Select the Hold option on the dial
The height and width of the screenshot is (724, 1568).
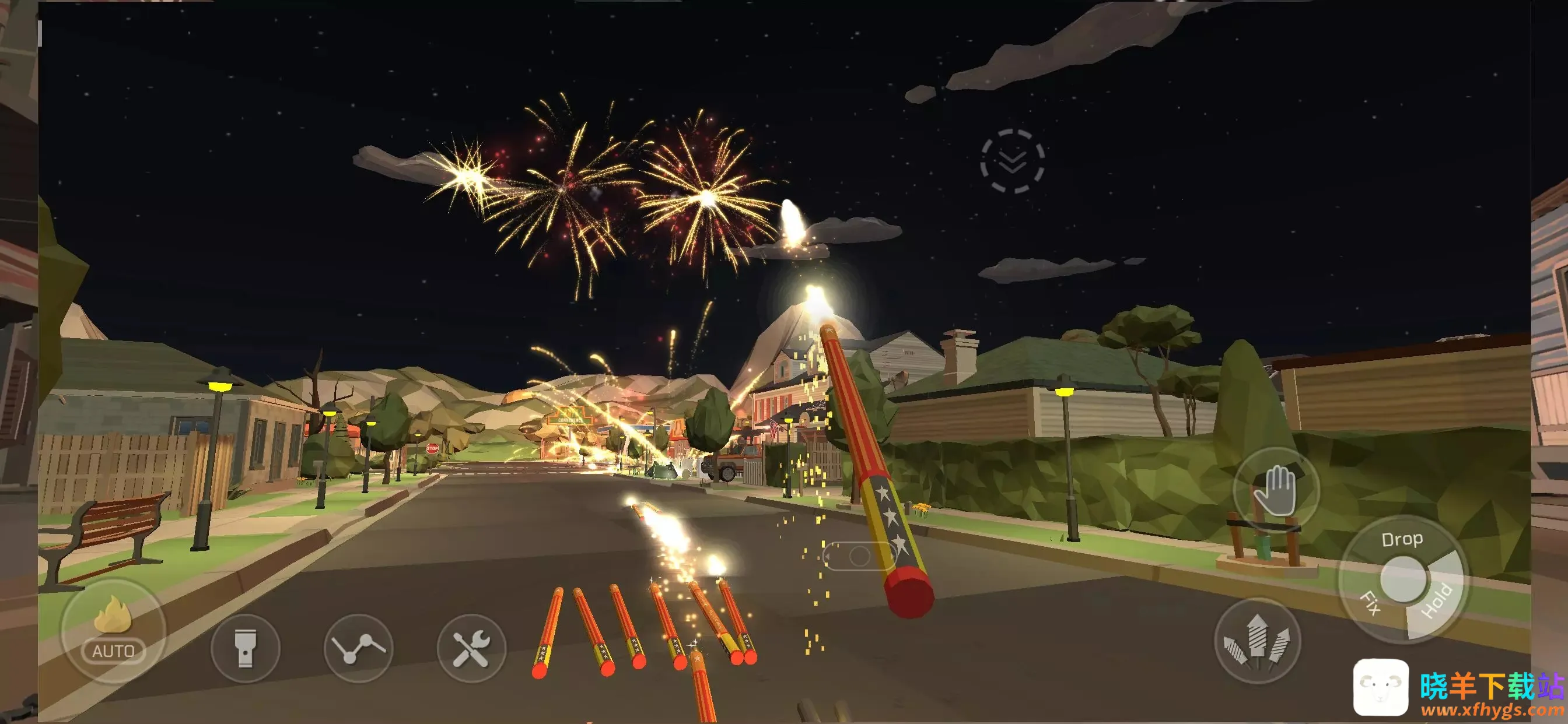click(x=1438, y=601)
